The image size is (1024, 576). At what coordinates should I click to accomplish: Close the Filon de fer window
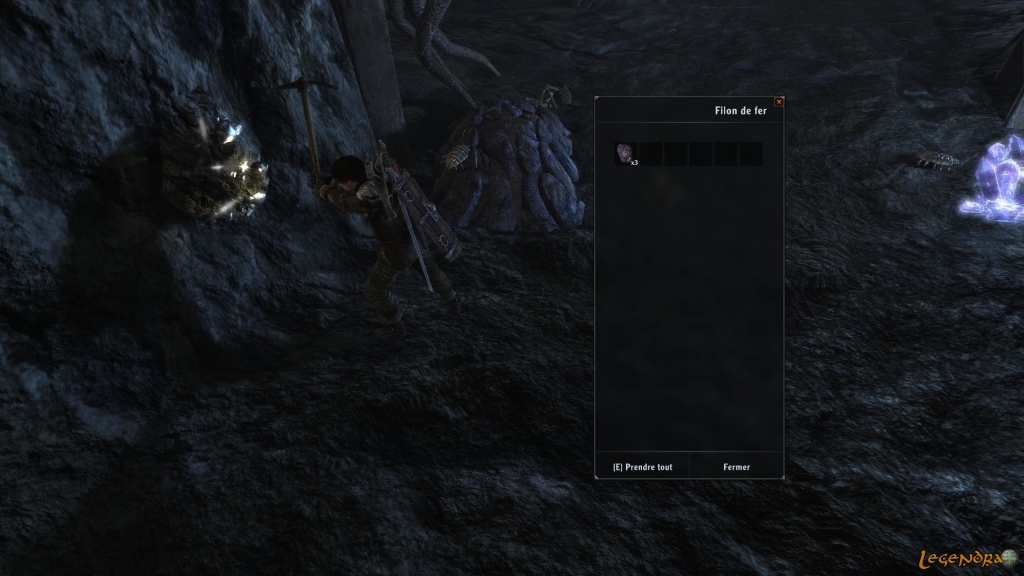pos(779,101)
